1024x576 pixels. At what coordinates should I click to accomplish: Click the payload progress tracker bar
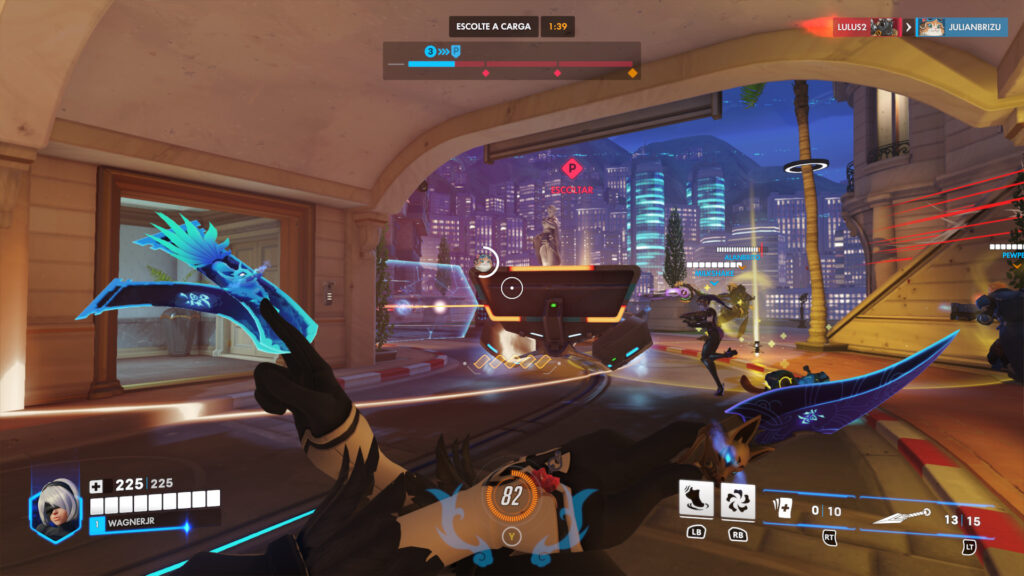point(512,63)
